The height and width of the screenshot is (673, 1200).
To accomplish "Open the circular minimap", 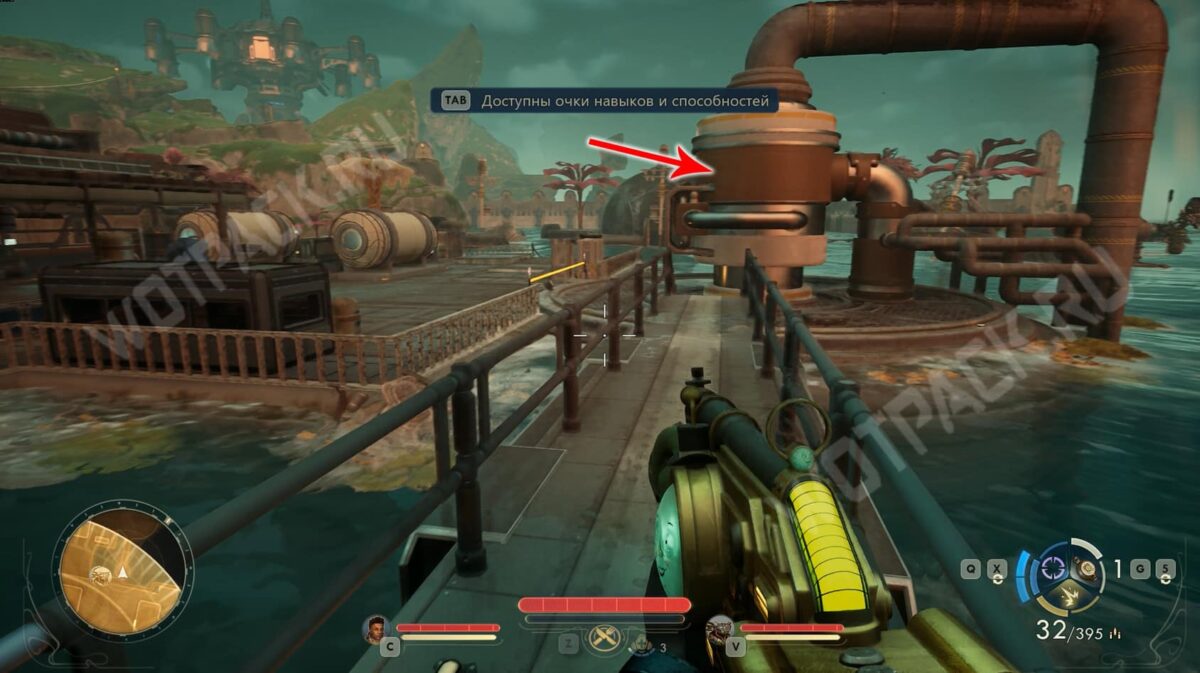I will [x=122, y=571].
